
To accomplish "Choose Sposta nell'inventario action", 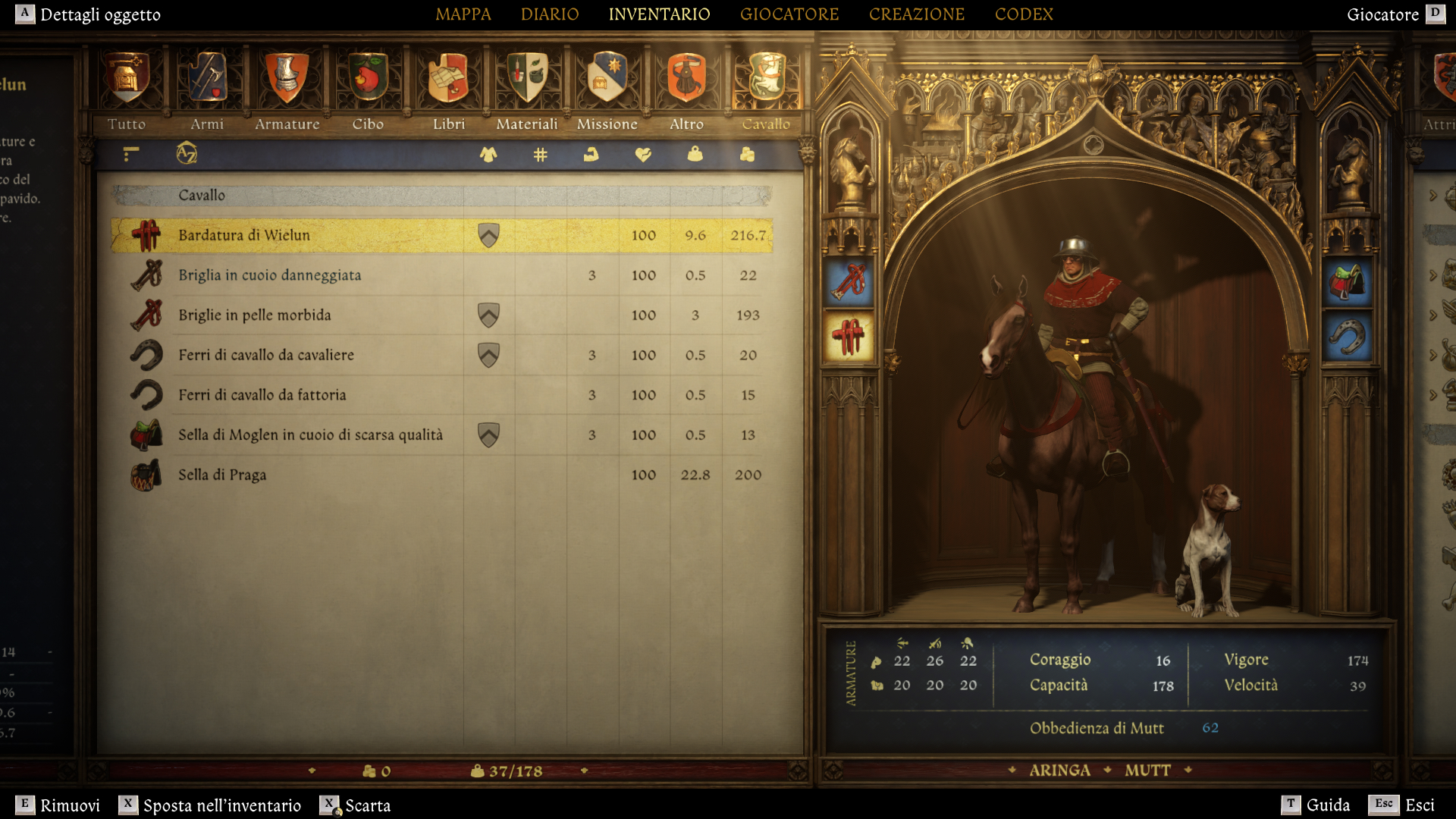I will pos(210,805).
